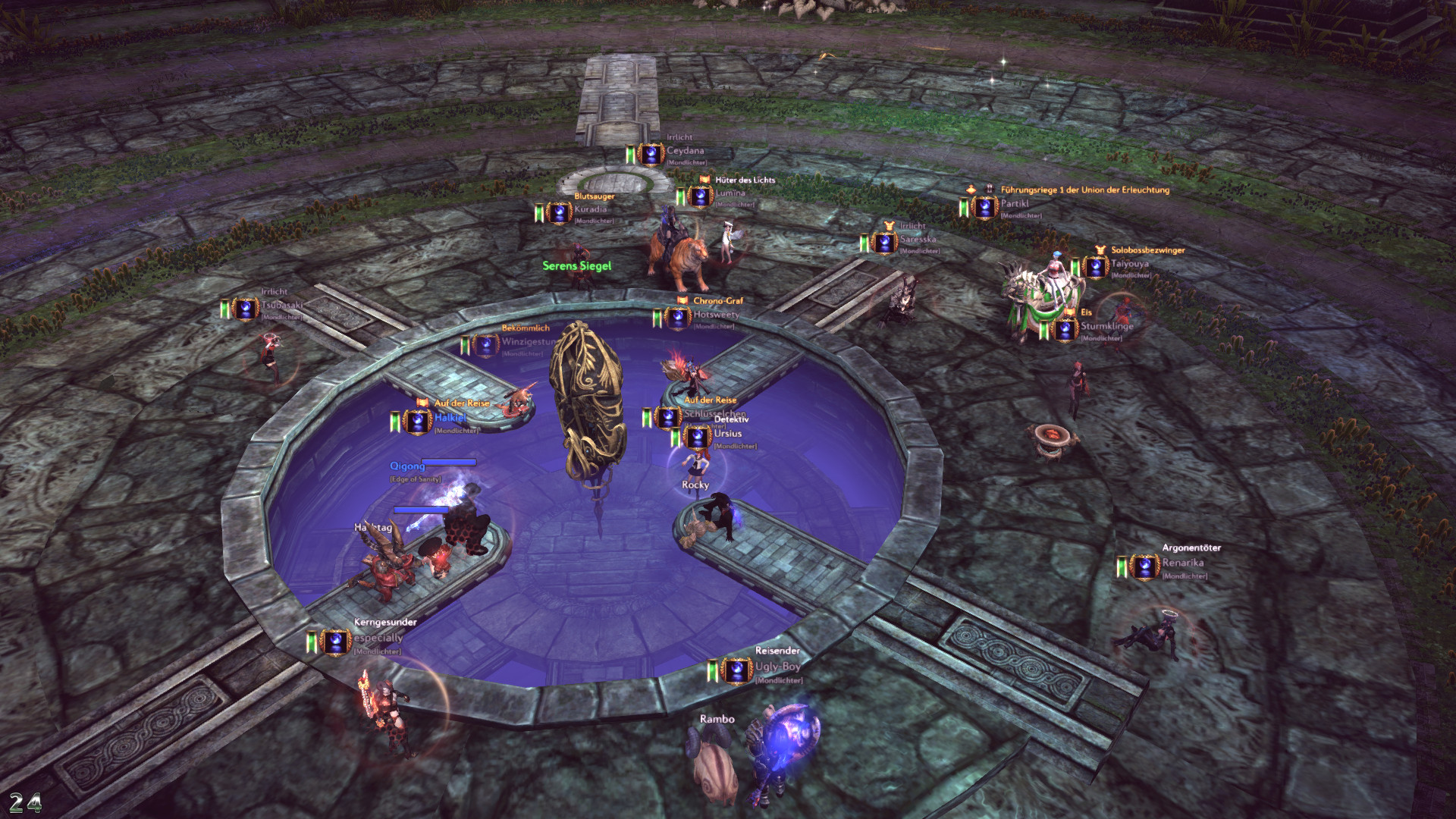Select the Ugly-Boy nameplate

(x=777, y=667)
